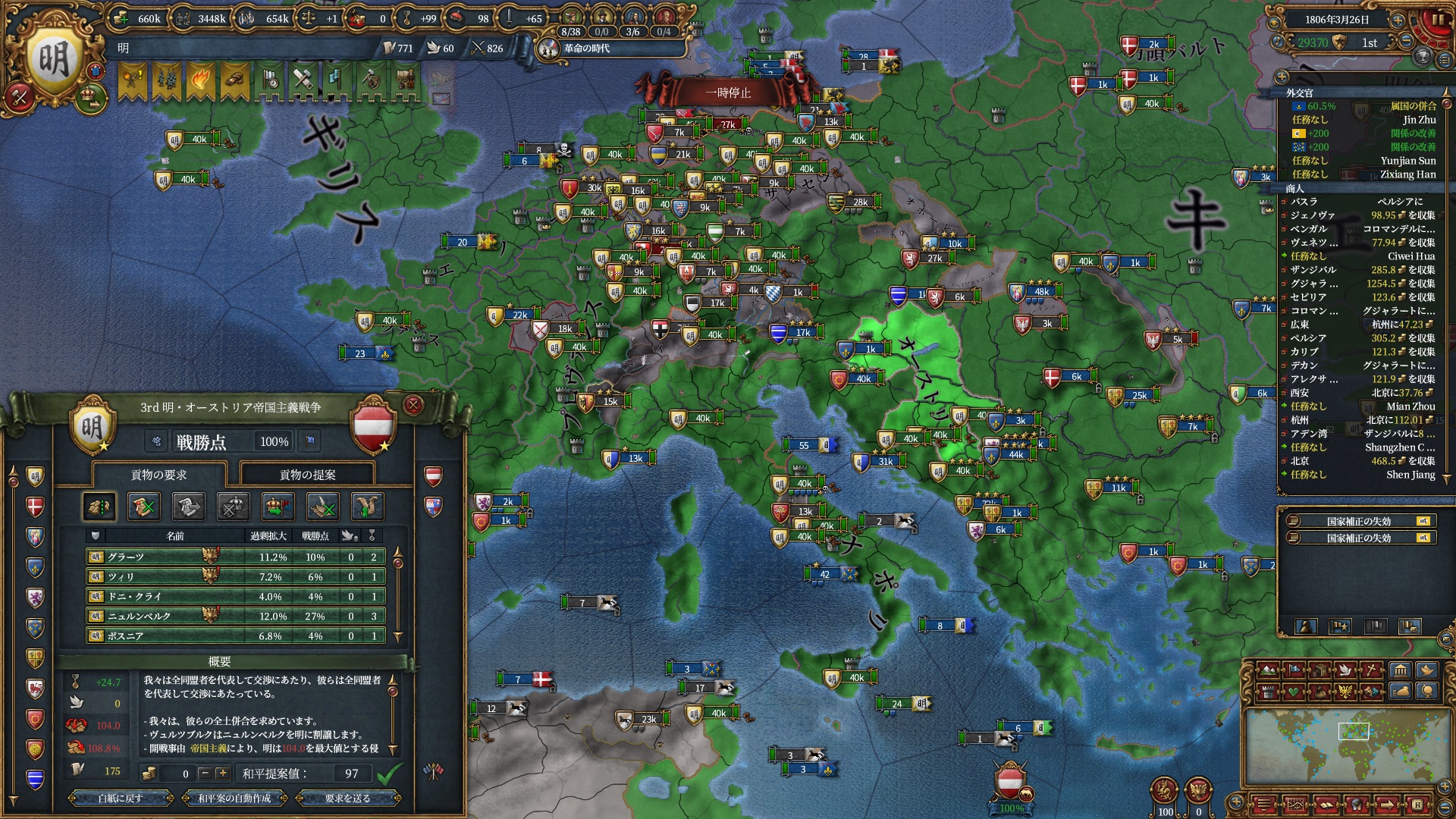Screen dimensions: 1456x819
Task: Select the 貢物の要求 tab
Action: [158, 475]
